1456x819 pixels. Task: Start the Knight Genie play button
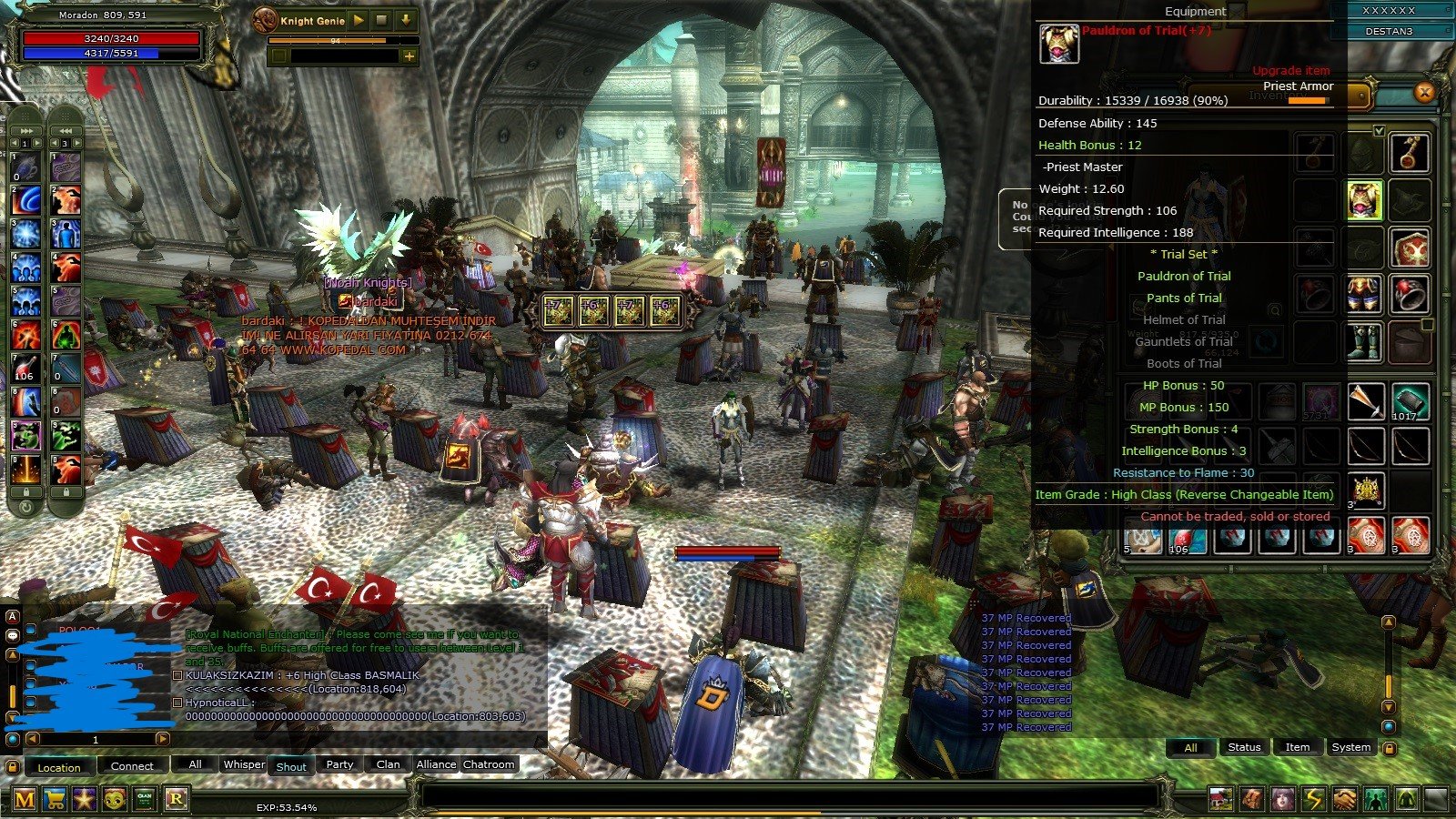pos(359,20)
